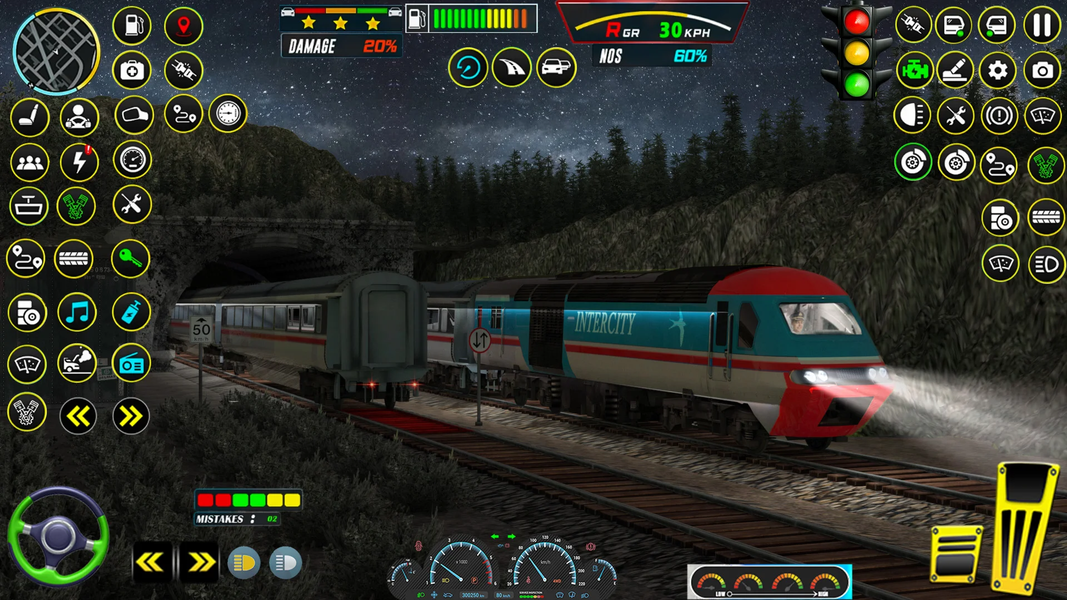Turn on the blue radio icon
Screen dimensions: 1067x600
pyautogui.click(x=130, y=363)
